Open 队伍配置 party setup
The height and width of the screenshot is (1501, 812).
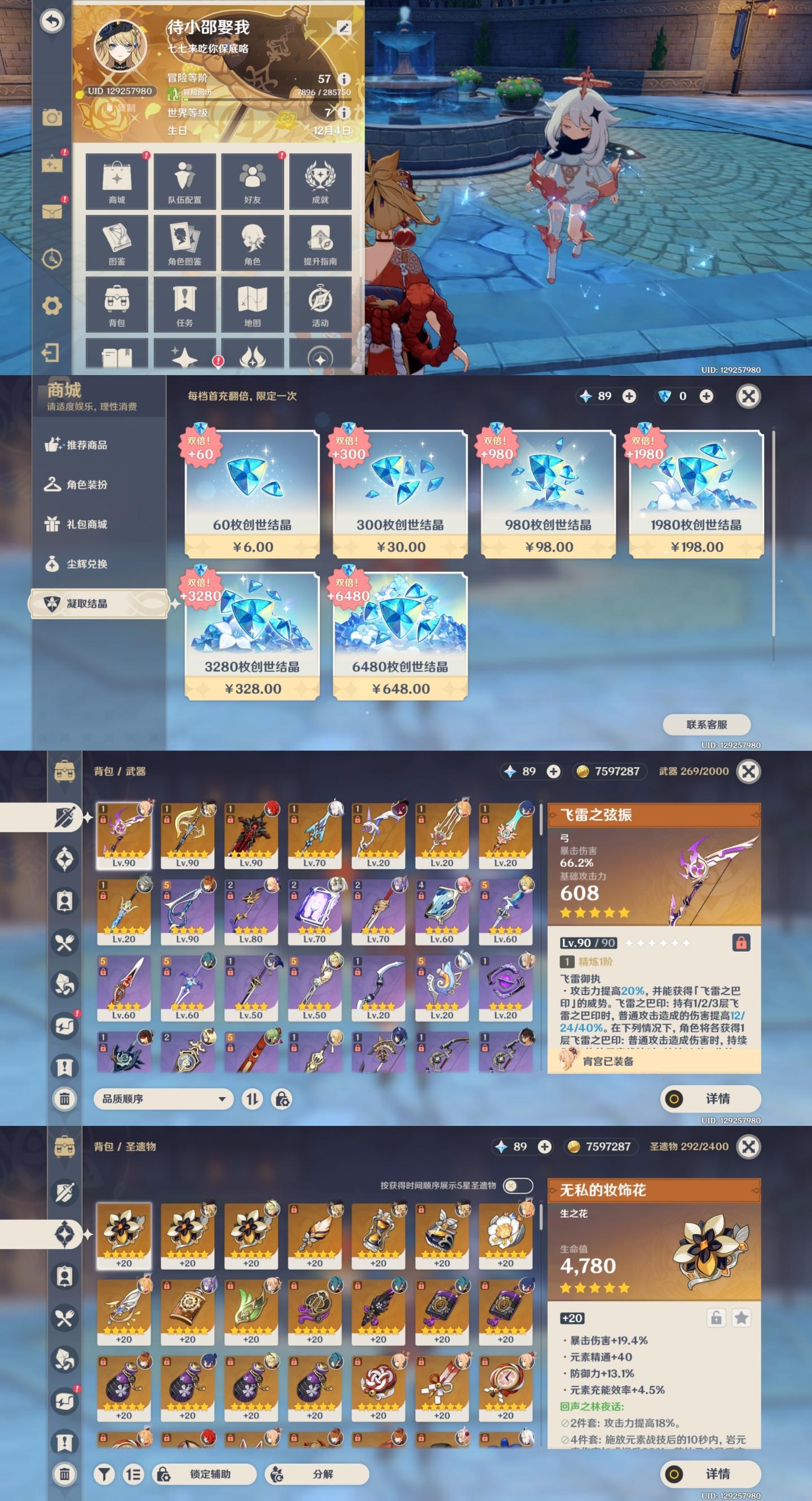pyautogui.click(x=184, y=181)
